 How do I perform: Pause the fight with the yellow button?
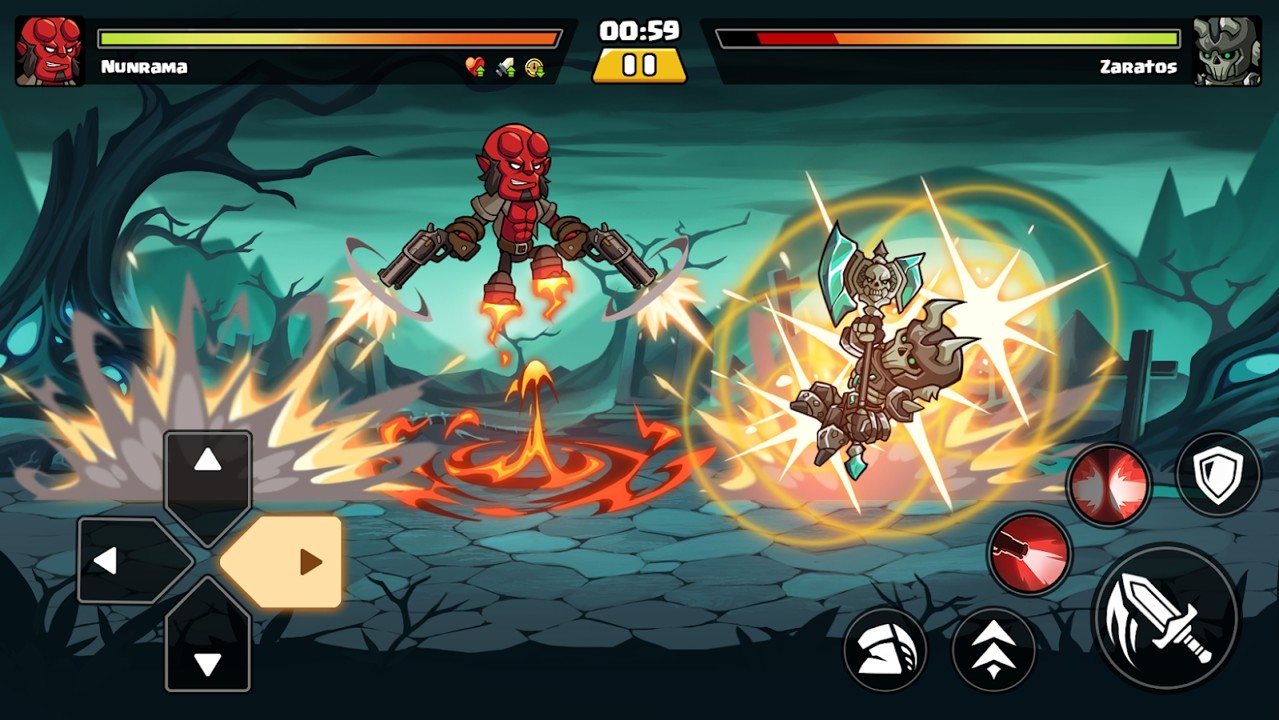639,66
